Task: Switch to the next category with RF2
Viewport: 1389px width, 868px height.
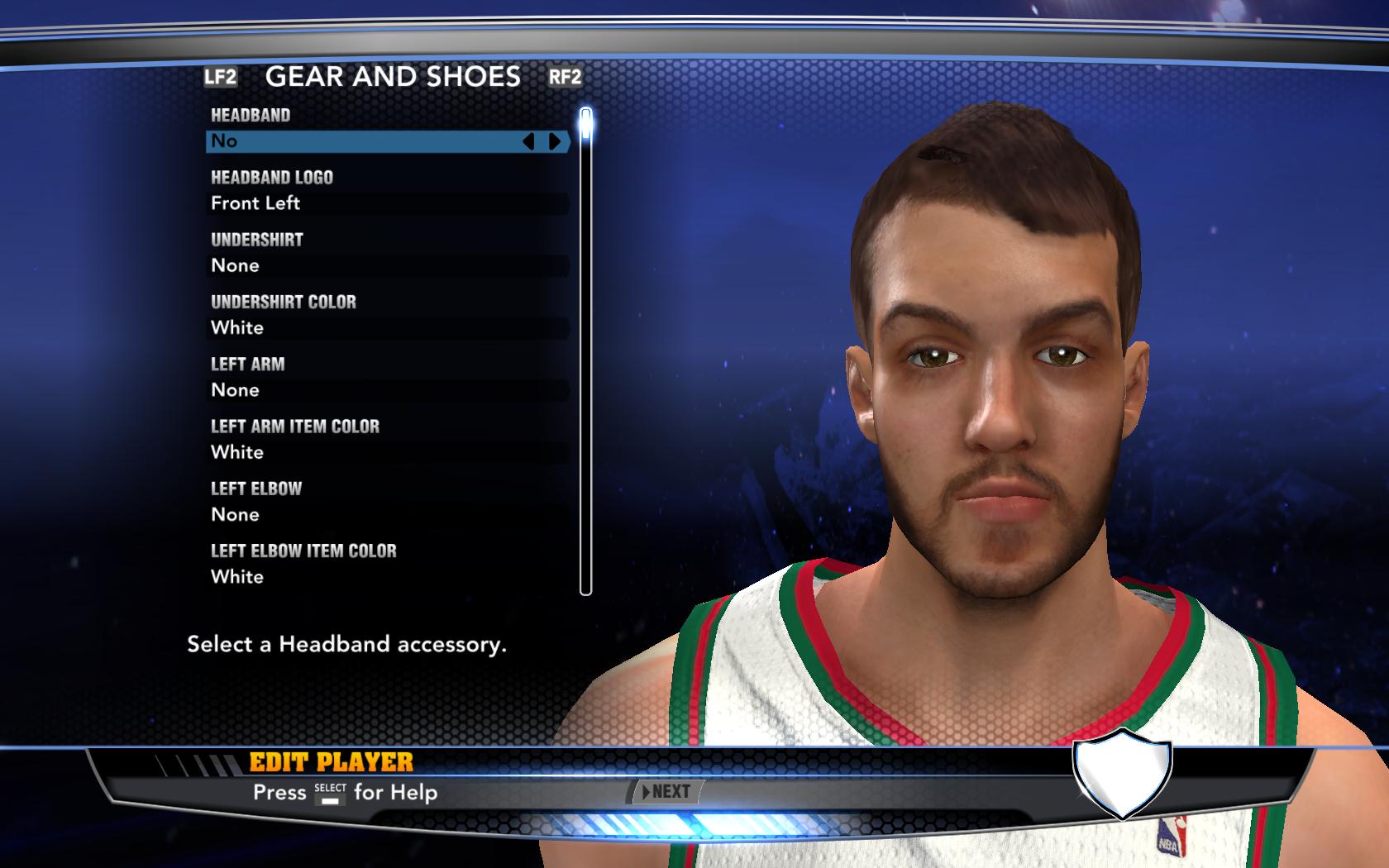Action: tap(566, 79)
